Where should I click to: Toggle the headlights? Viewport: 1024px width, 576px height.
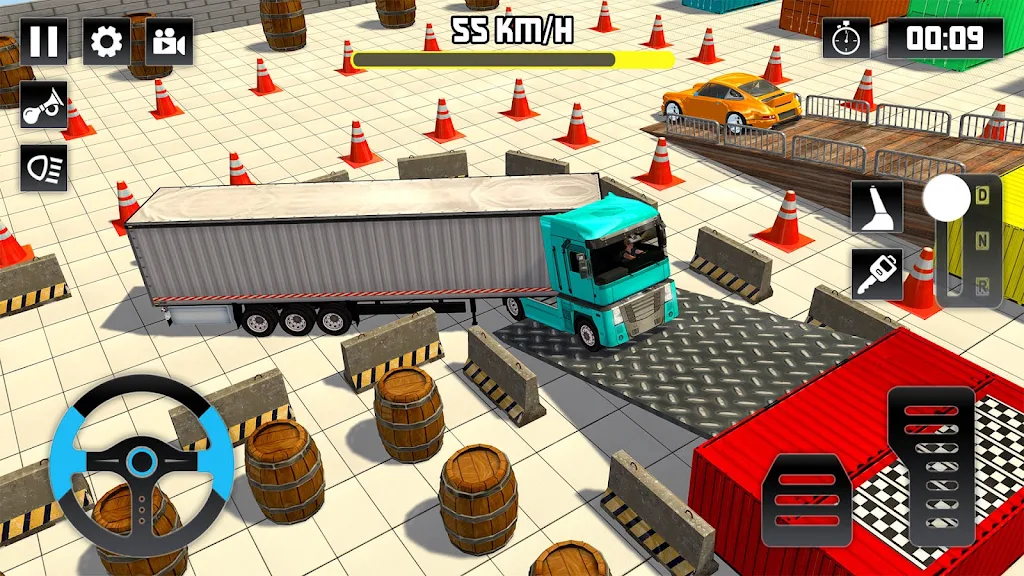point(44,167)
